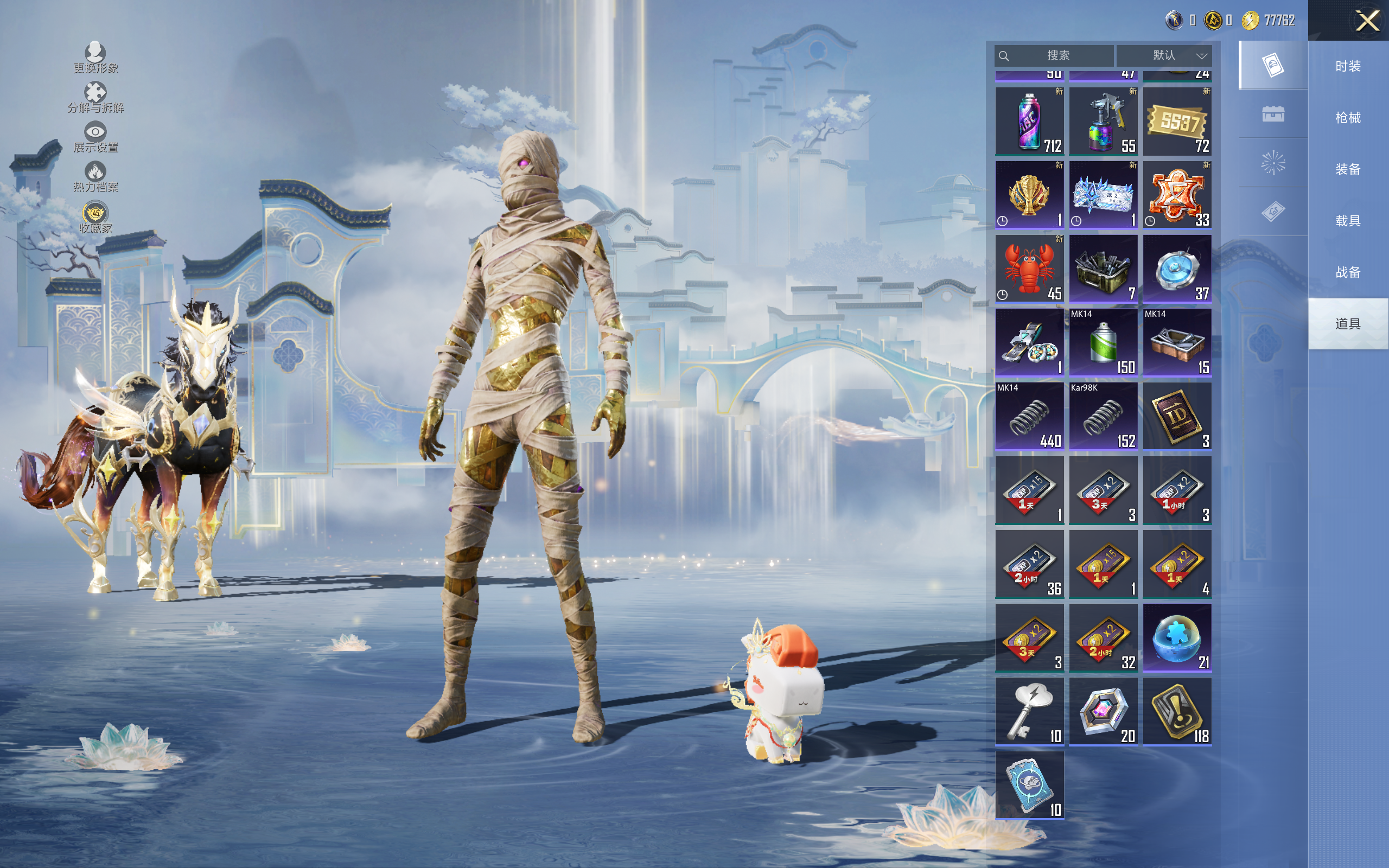Open the 热力档案 profile
Viewport: 1389px width, 868px height.
pyautogui.click(x=95, y=177)
